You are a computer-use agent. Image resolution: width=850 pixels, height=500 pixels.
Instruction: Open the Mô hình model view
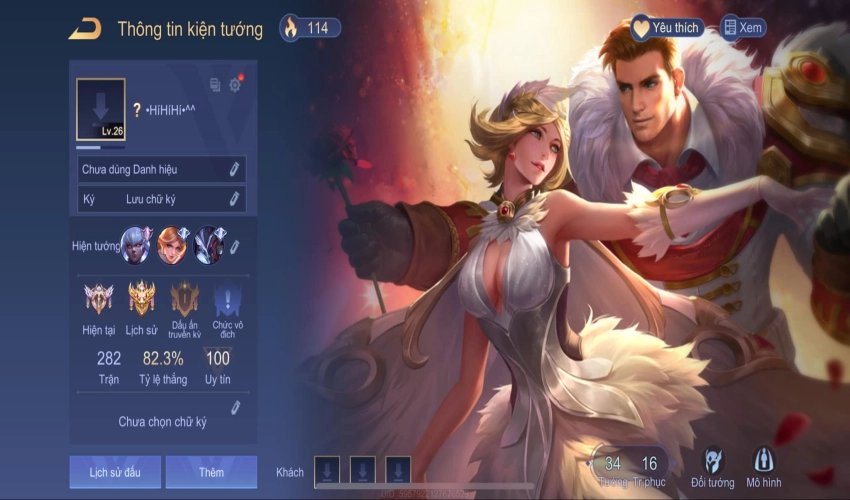[x=763, y=467]
